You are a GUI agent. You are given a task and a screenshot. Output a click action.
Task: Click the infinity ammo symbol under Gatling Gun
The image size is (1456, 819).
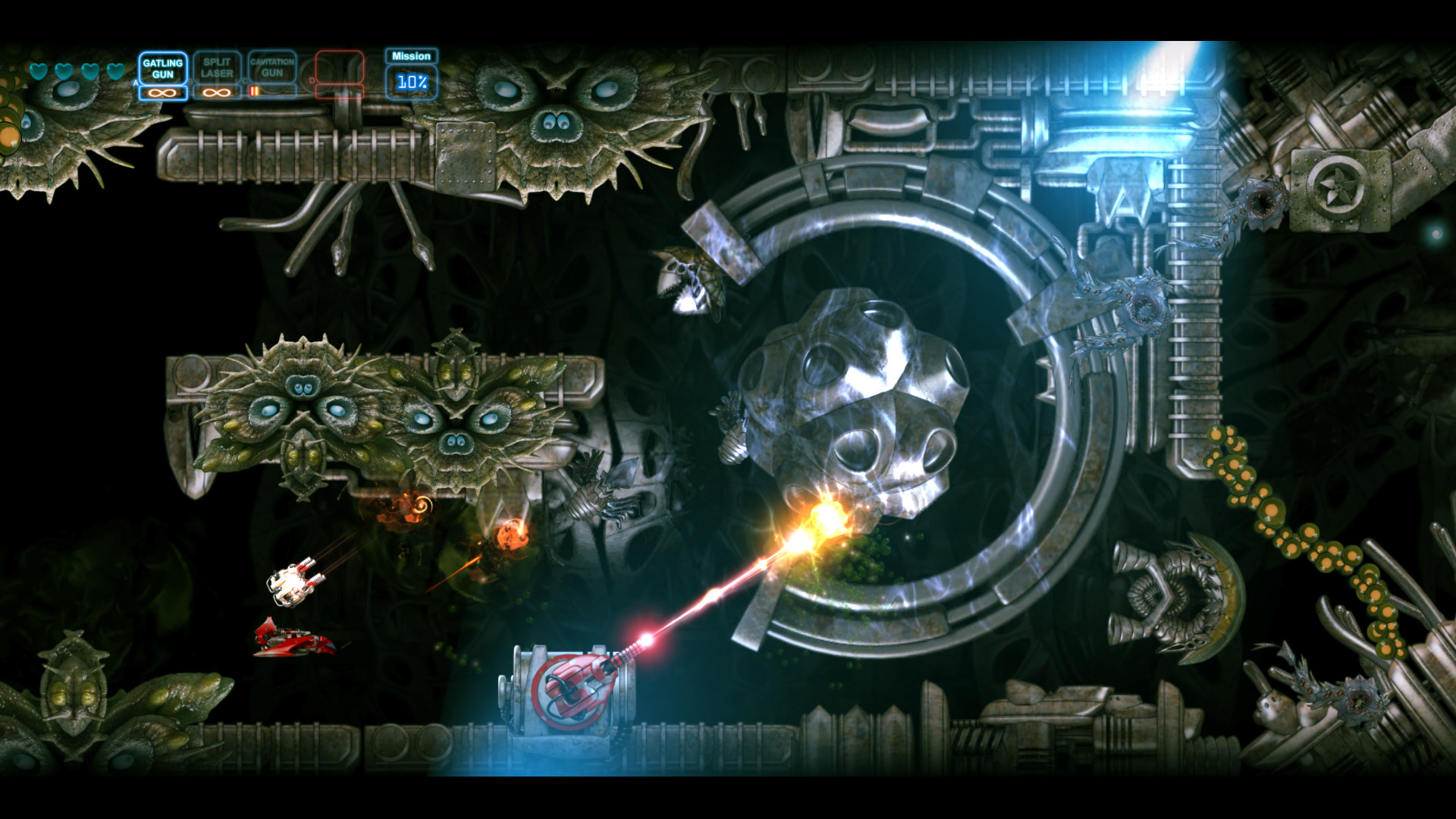coord(163,91)
